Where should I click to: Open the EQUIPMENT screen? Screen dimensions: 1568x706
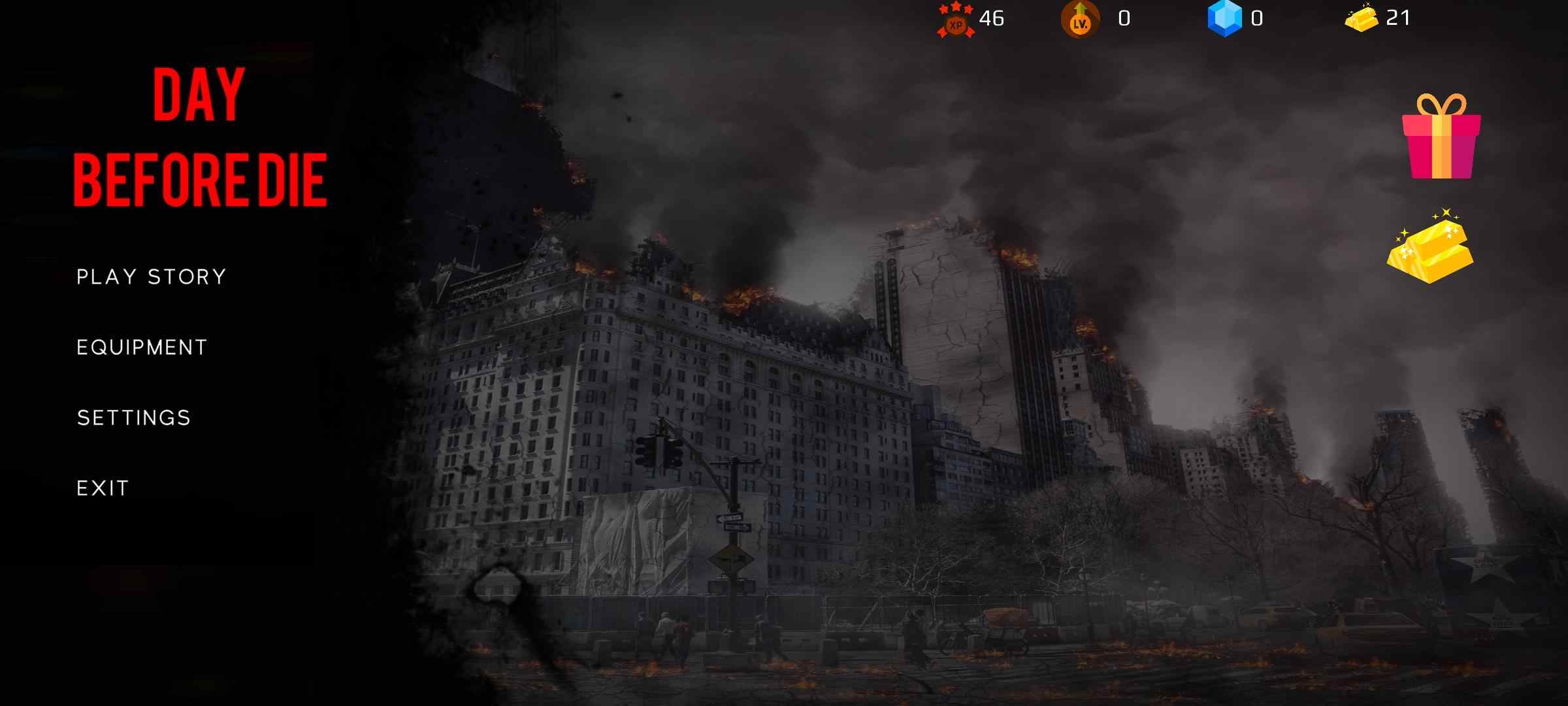[141, 347]
